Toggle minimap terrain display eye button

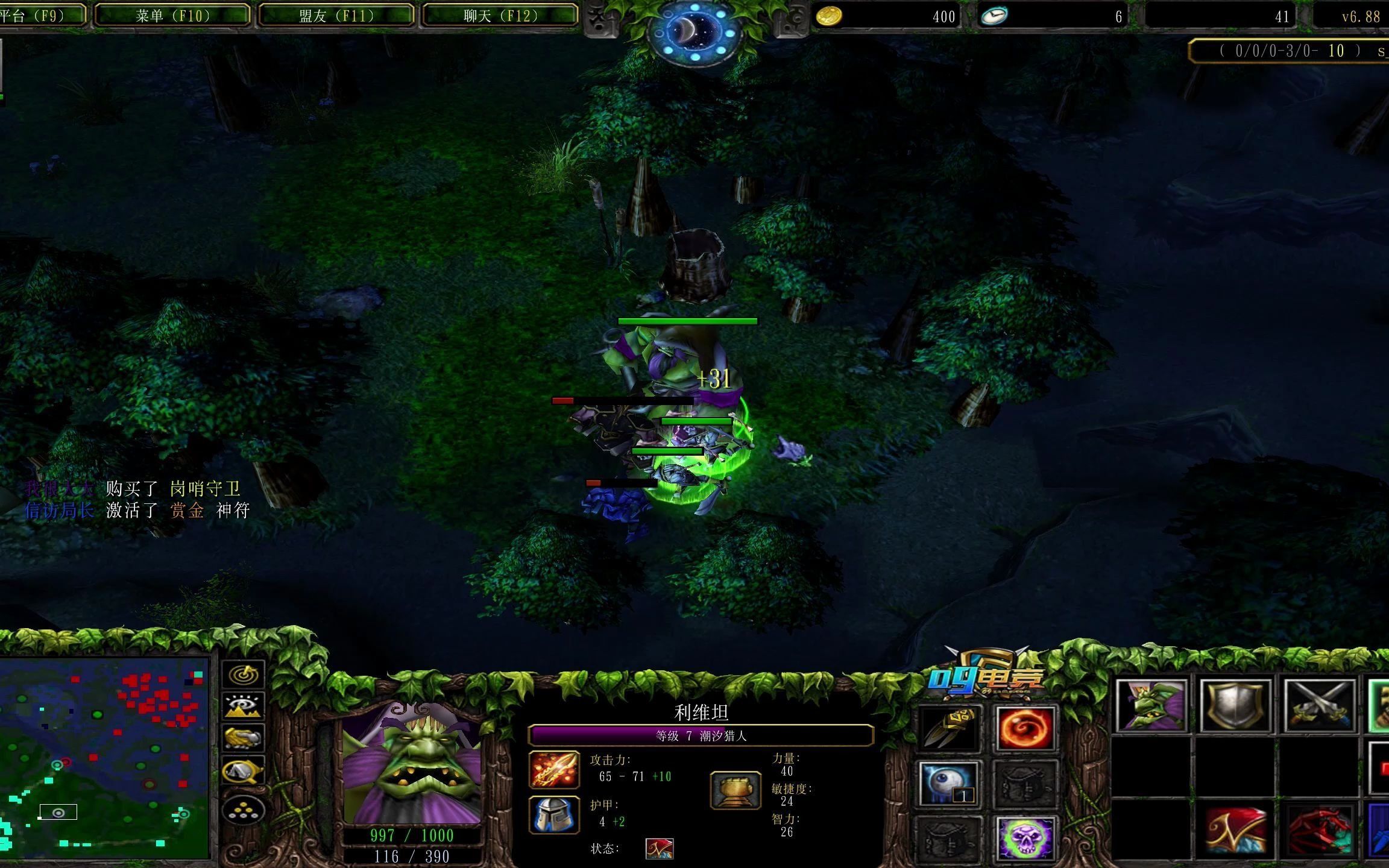[244, 706]
